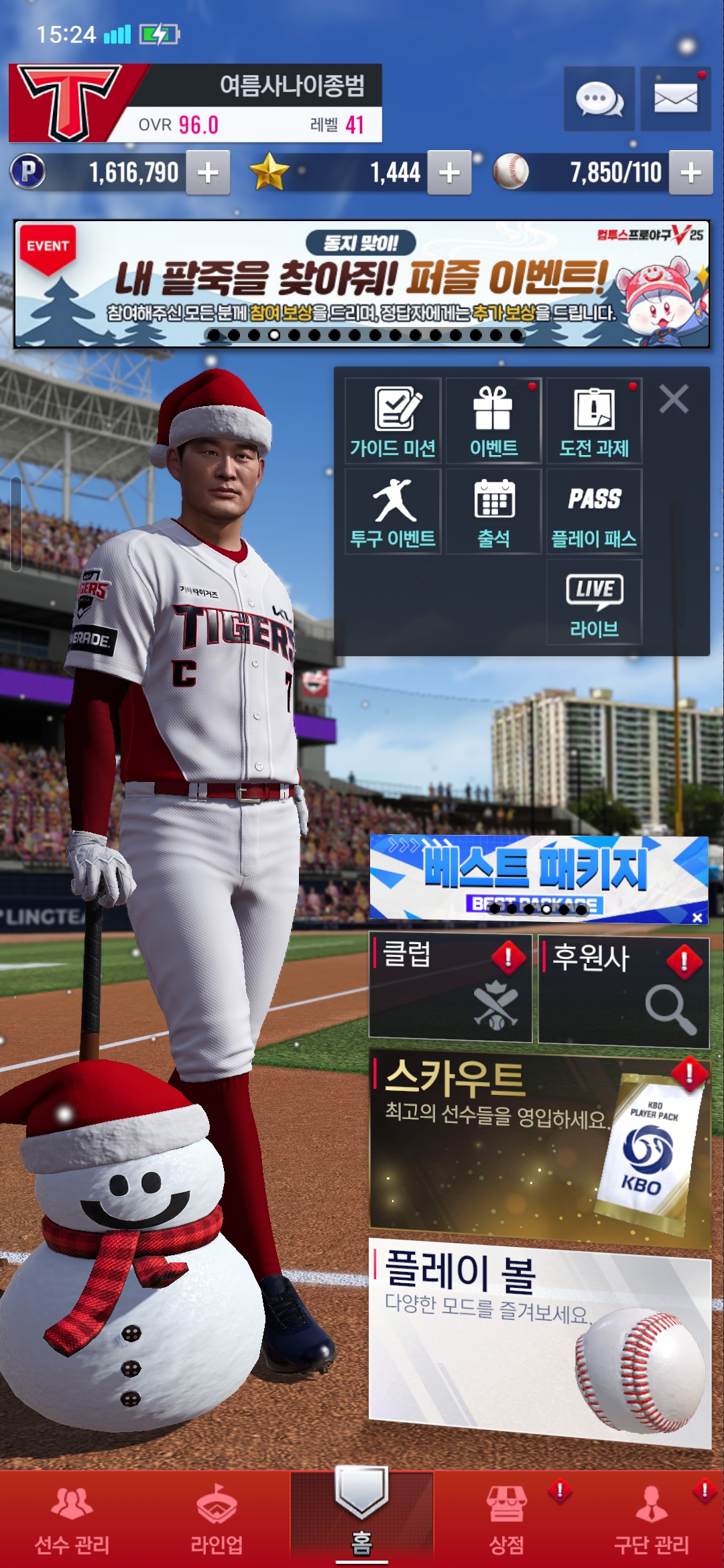Screen dimensions: 724x1568
Task: Open the puzzle event banner
Action: pos(362,283)
